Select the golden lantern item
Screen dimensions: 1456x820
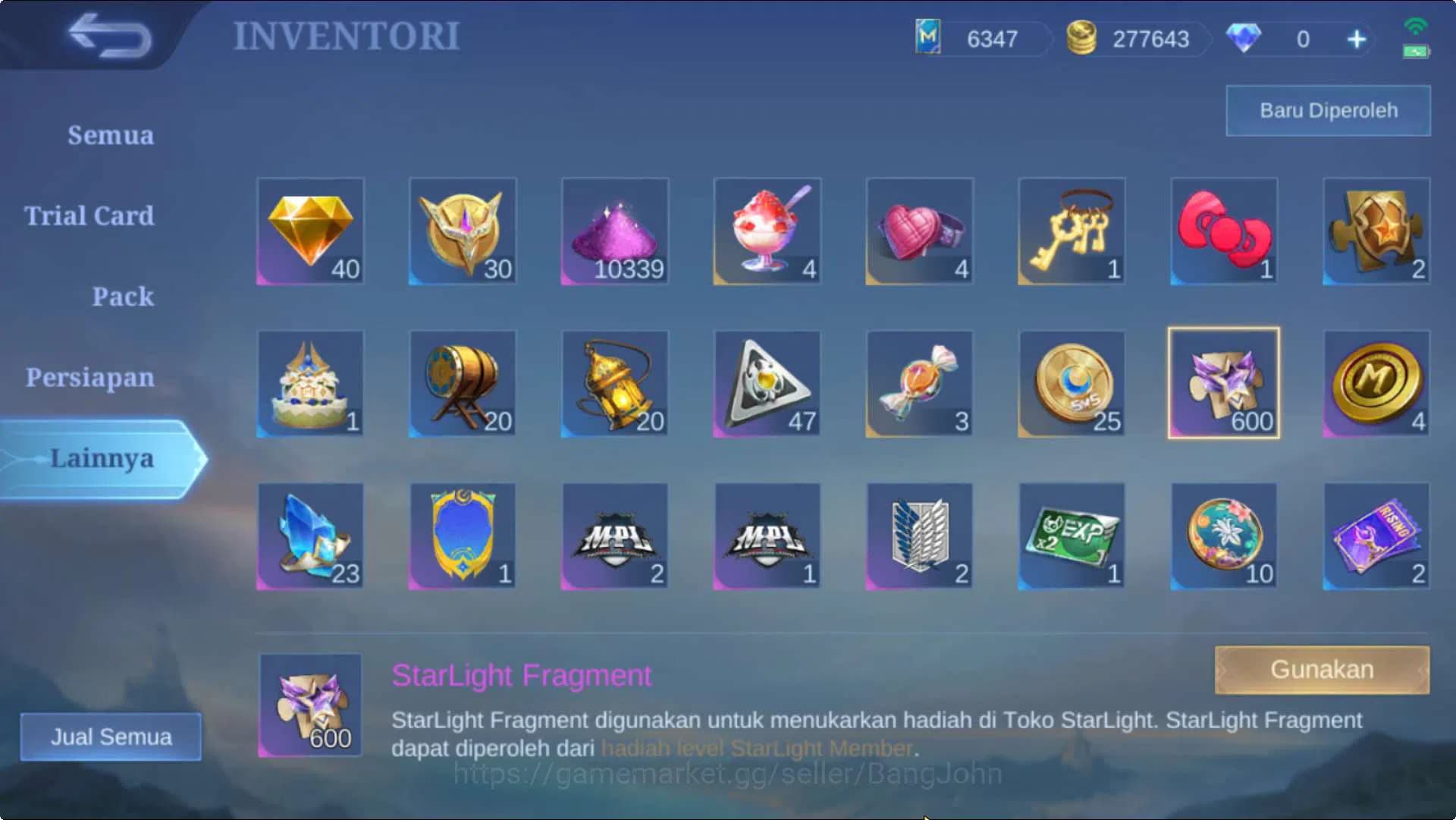pyautogui.click(x=615, y=383)
